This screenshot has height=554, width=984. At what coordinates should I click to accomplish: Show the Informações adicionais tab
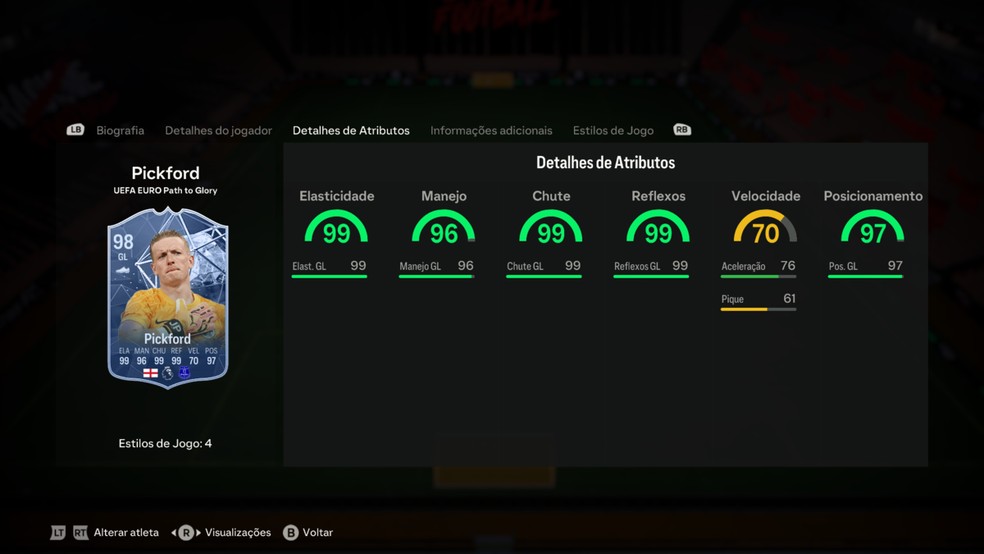pyautogui.click(x=491, y=131)
